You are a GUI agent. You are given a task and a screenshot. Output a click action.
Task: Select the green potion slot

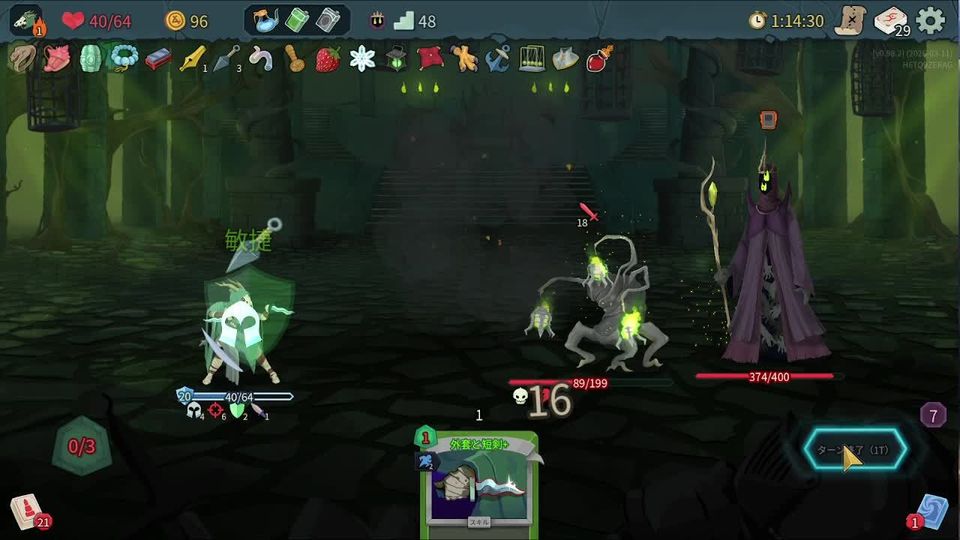click(x=298, y=20)
